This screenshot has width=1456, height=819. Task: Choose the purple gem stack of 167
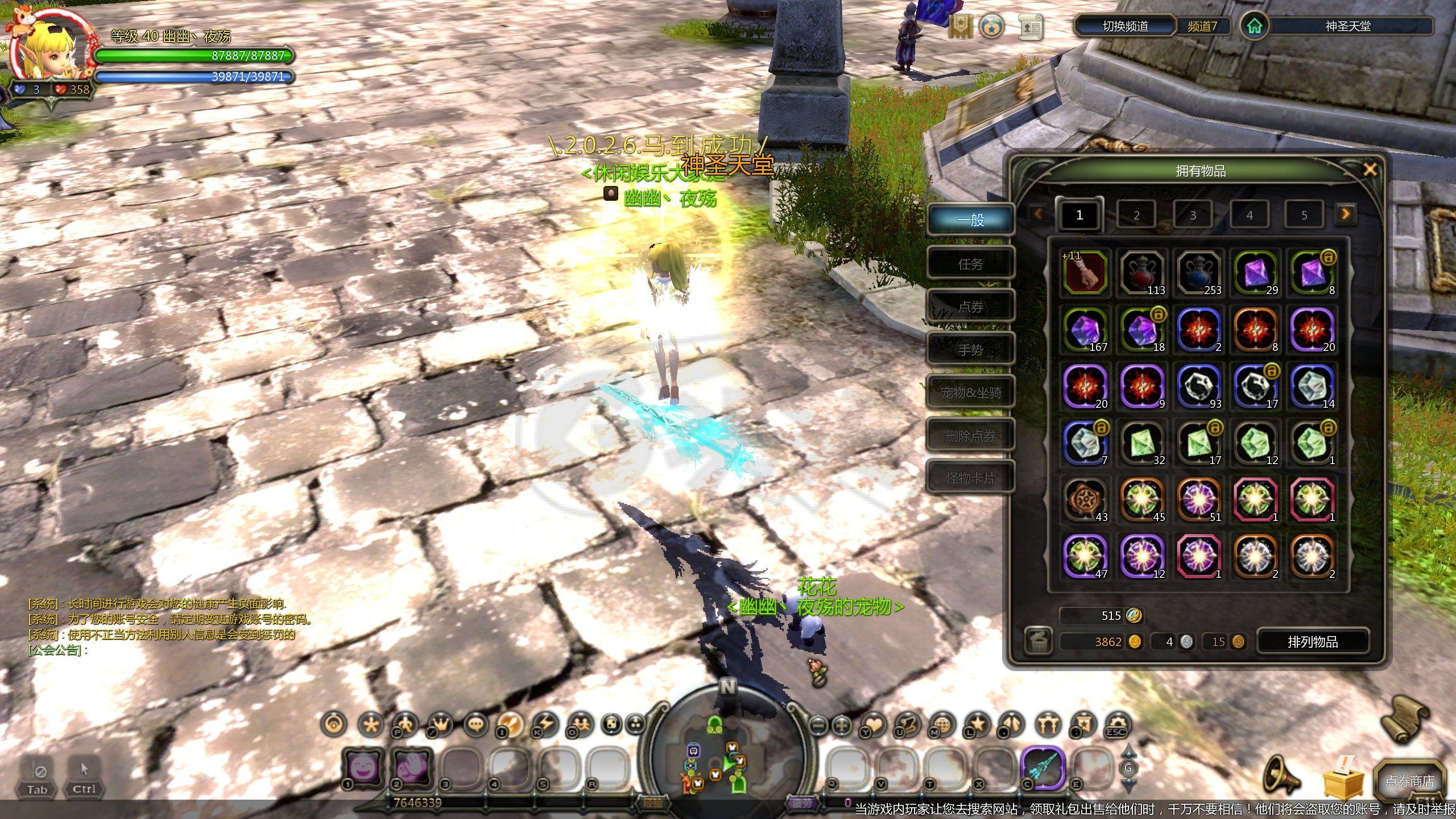[x=1085, y=330]
